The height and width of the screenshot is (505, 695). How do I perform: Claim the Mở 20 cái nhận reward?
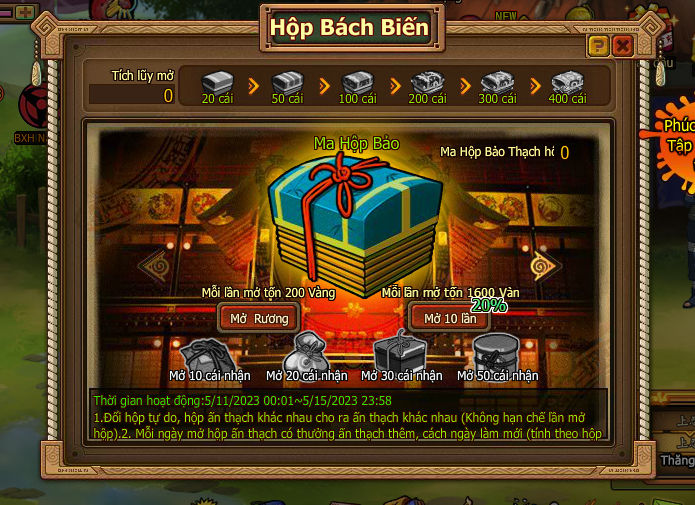[x=306, y=354]
